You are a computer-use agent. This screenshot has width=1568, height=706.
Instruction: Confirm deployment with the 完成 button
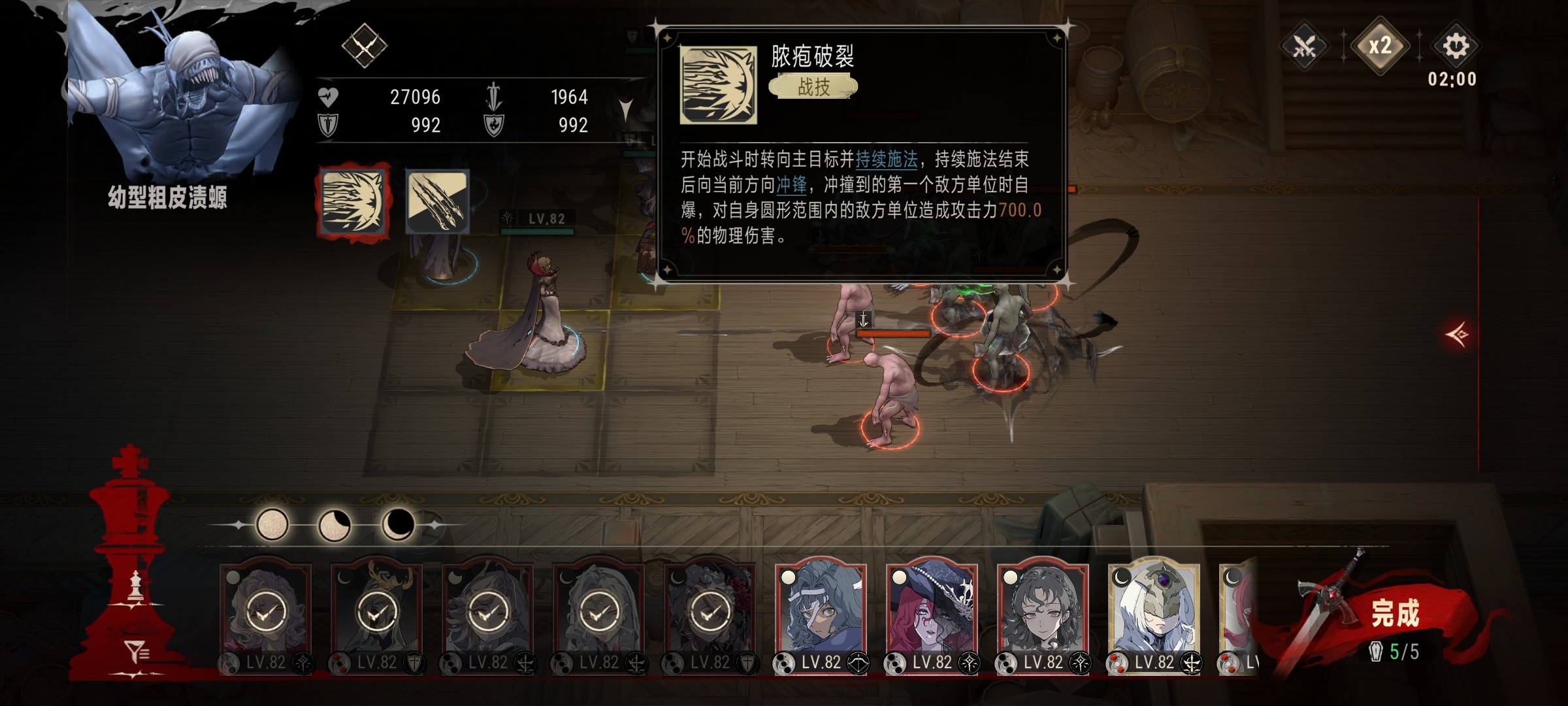coord(1394,614)
